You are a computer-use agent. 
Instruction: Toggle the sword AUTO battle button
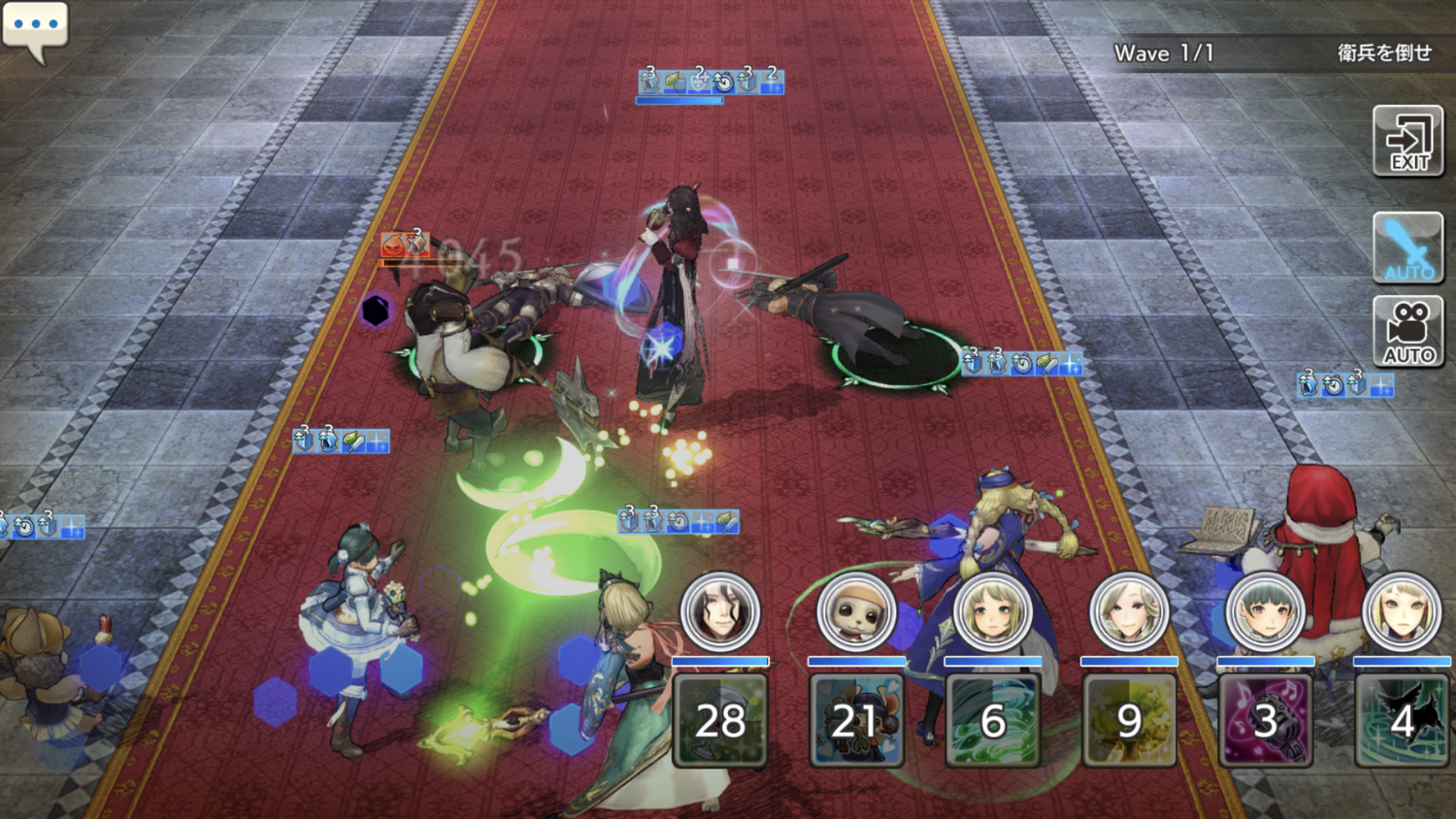1408,248
